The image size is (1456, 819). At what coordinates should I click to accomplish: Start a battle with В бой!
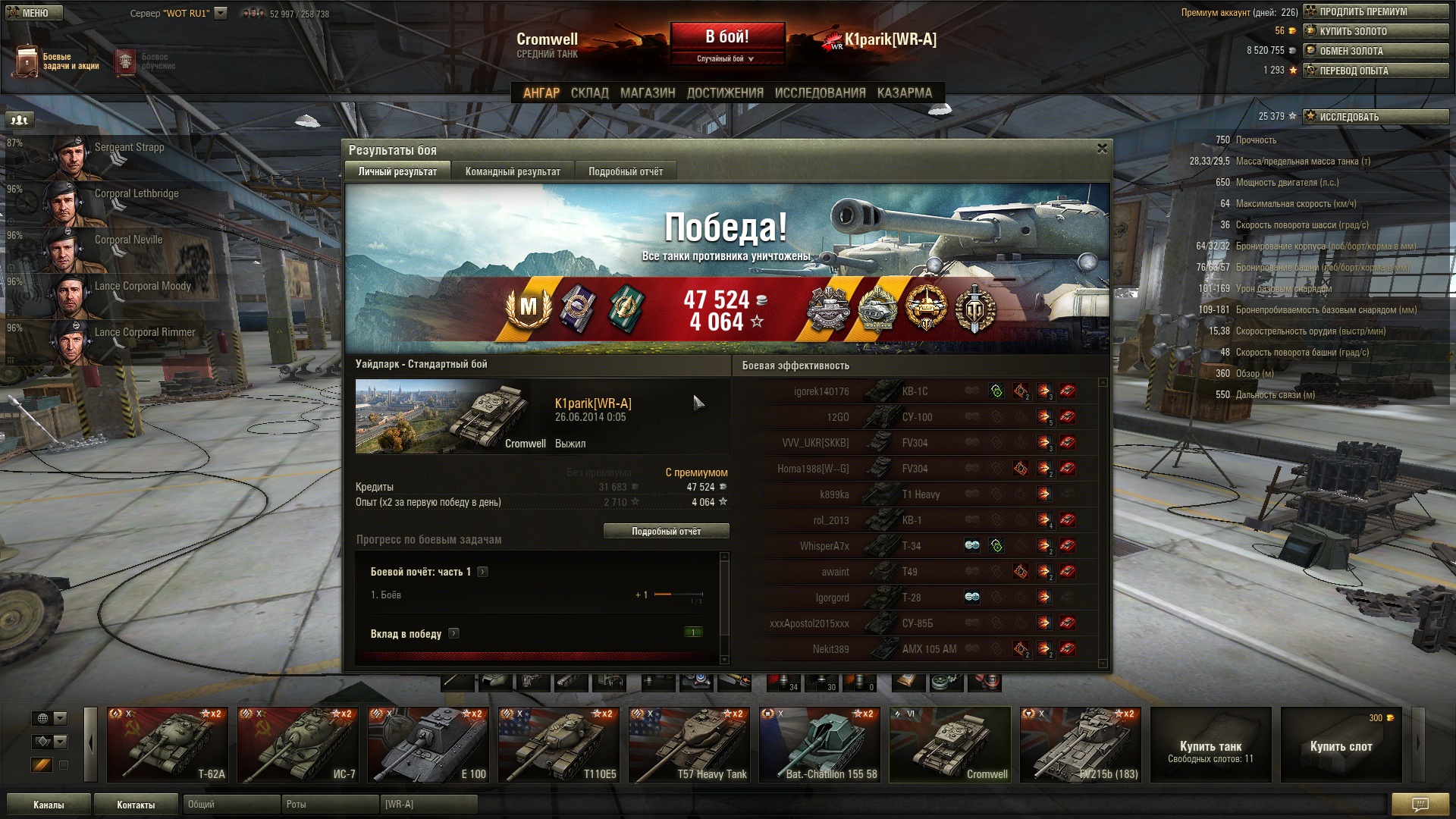coord(726,37)
